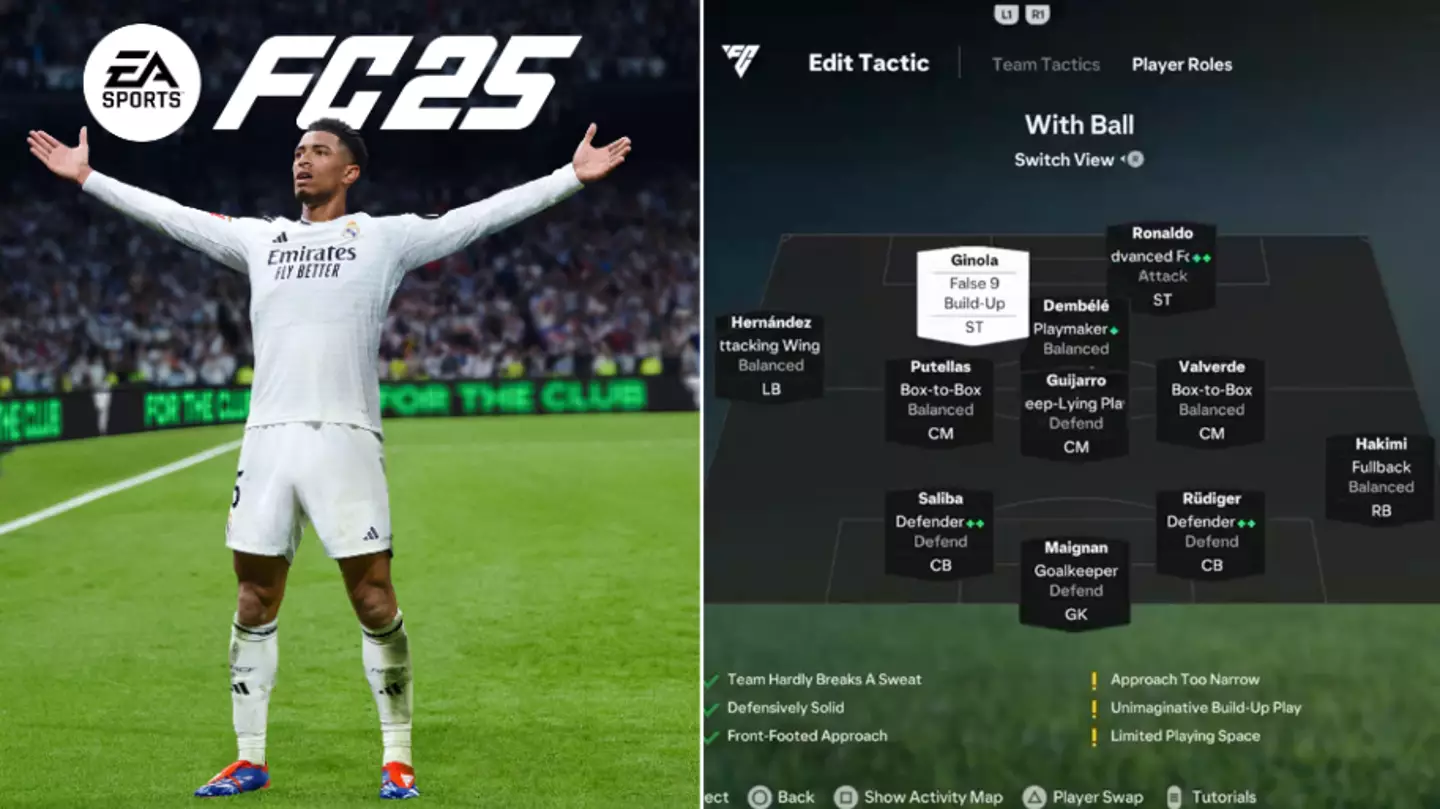Screen dimensions: 1440x809
Task: Open the Tutorials option
Action: 1222,797
